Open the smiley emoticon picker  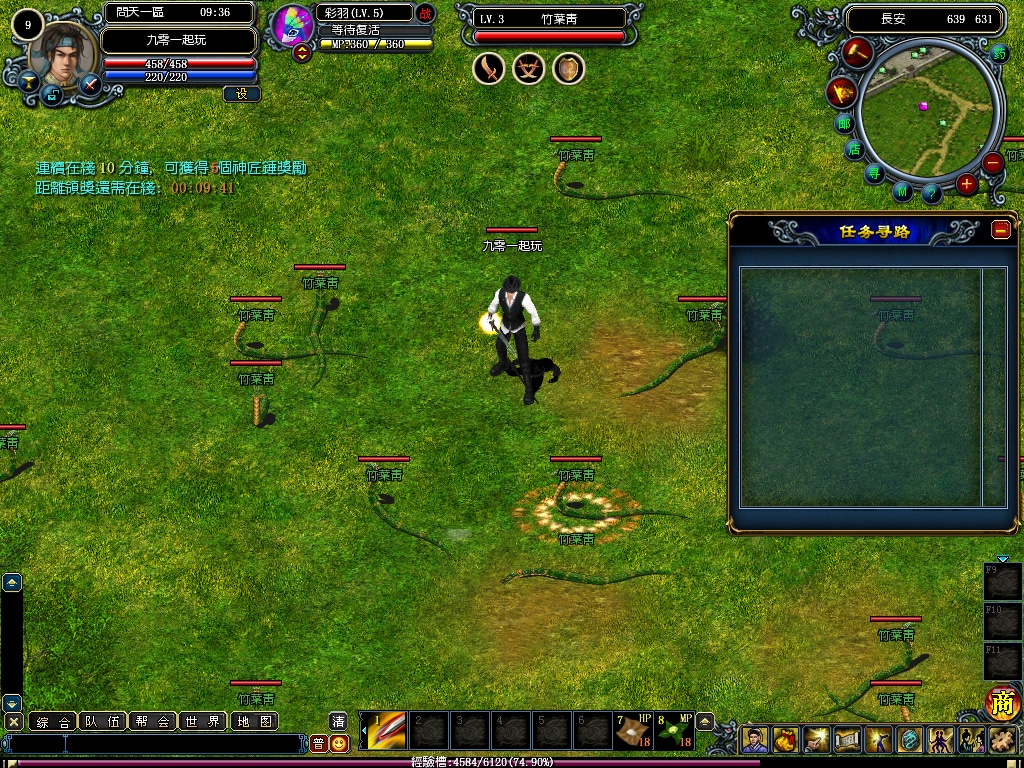pyautogui.click(x=340, y=743)
